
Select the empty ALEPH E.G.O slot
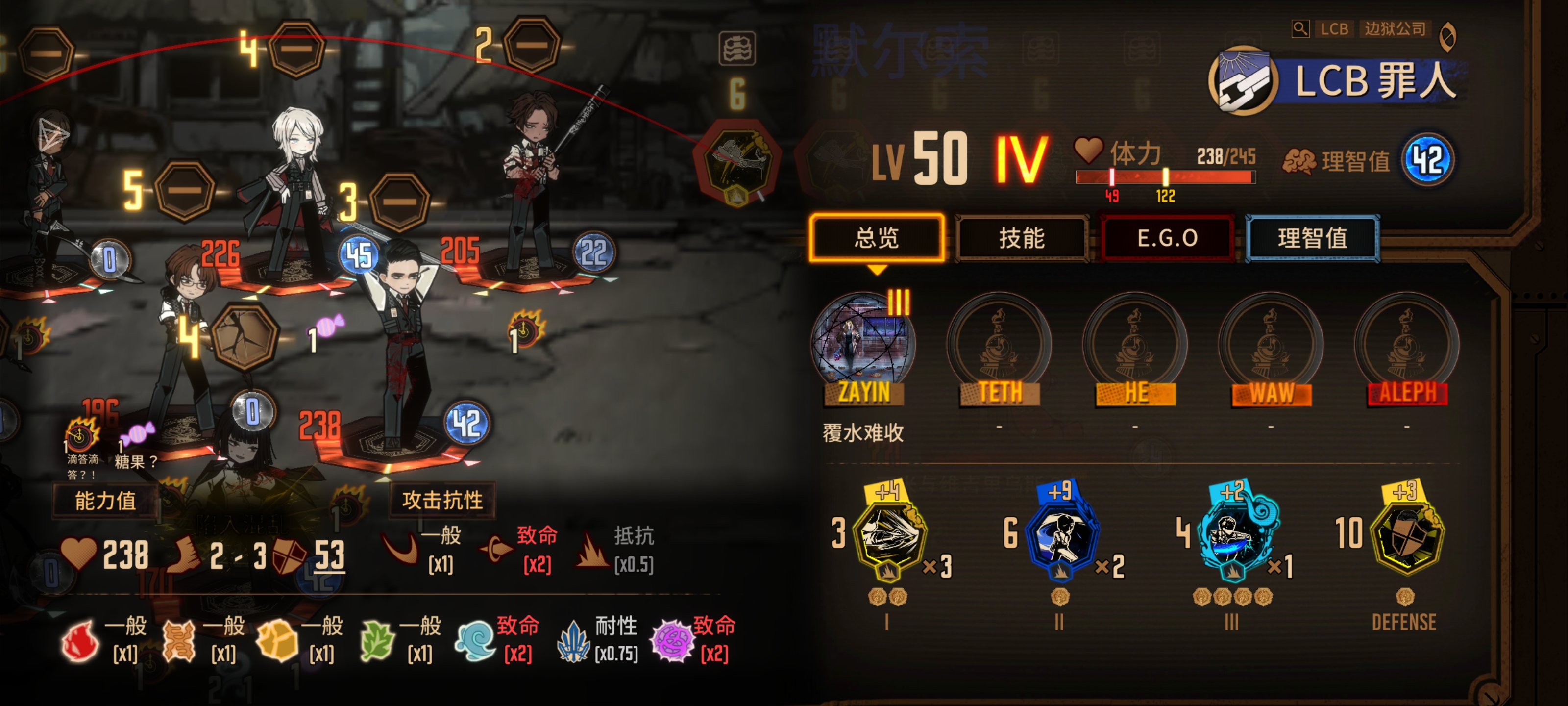[1407, 344]
